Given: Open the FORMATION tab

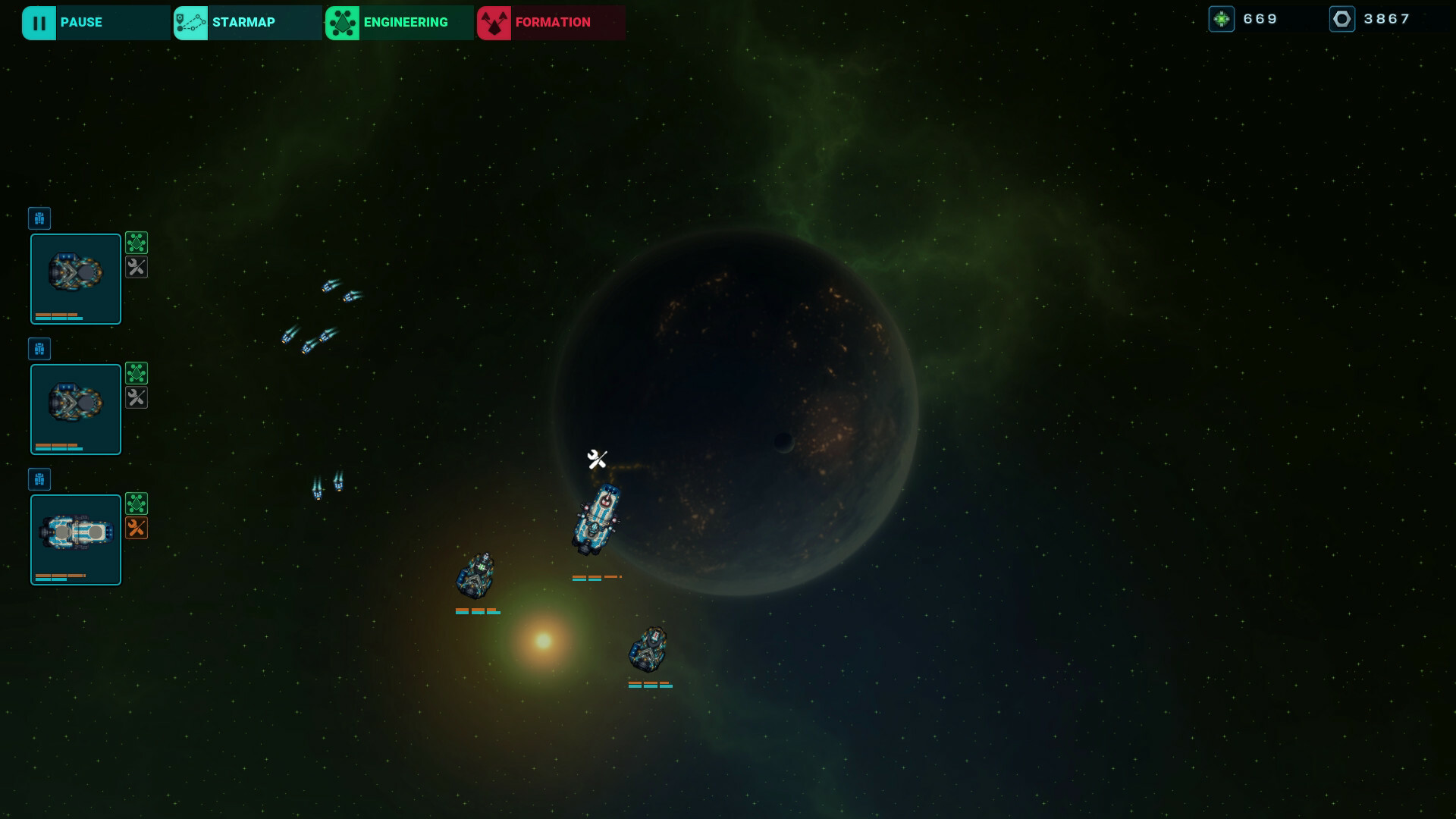Looking at the screenshot, I should [x=551, y=22].
